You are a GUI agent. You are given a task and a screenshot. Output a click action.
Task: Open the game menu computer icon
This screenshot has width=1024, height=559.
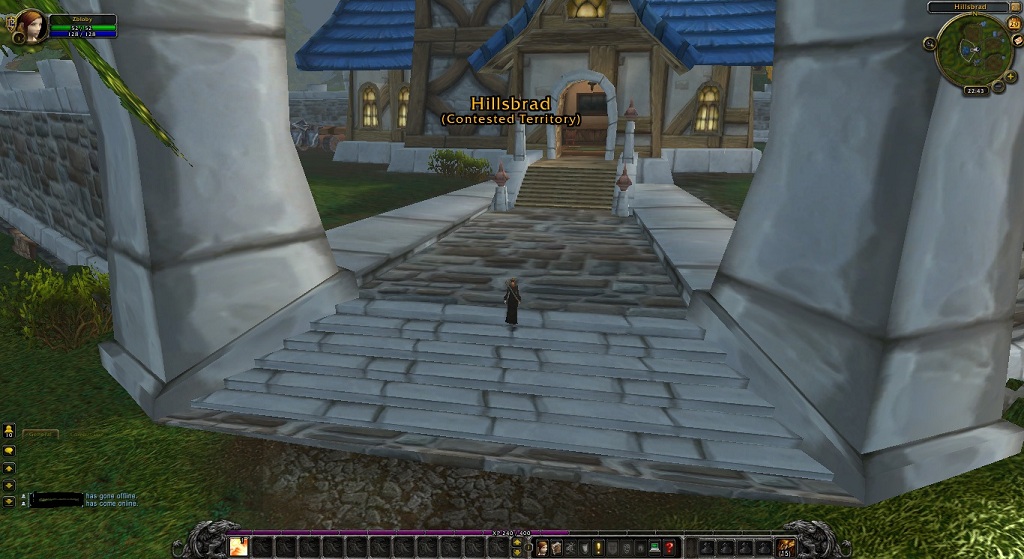click(x=654, y=547)
